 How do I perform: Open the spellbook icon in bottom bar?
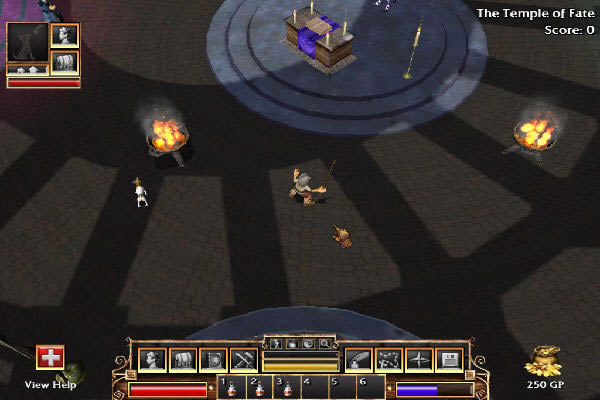pyautogui.click(x=212, y=359)
